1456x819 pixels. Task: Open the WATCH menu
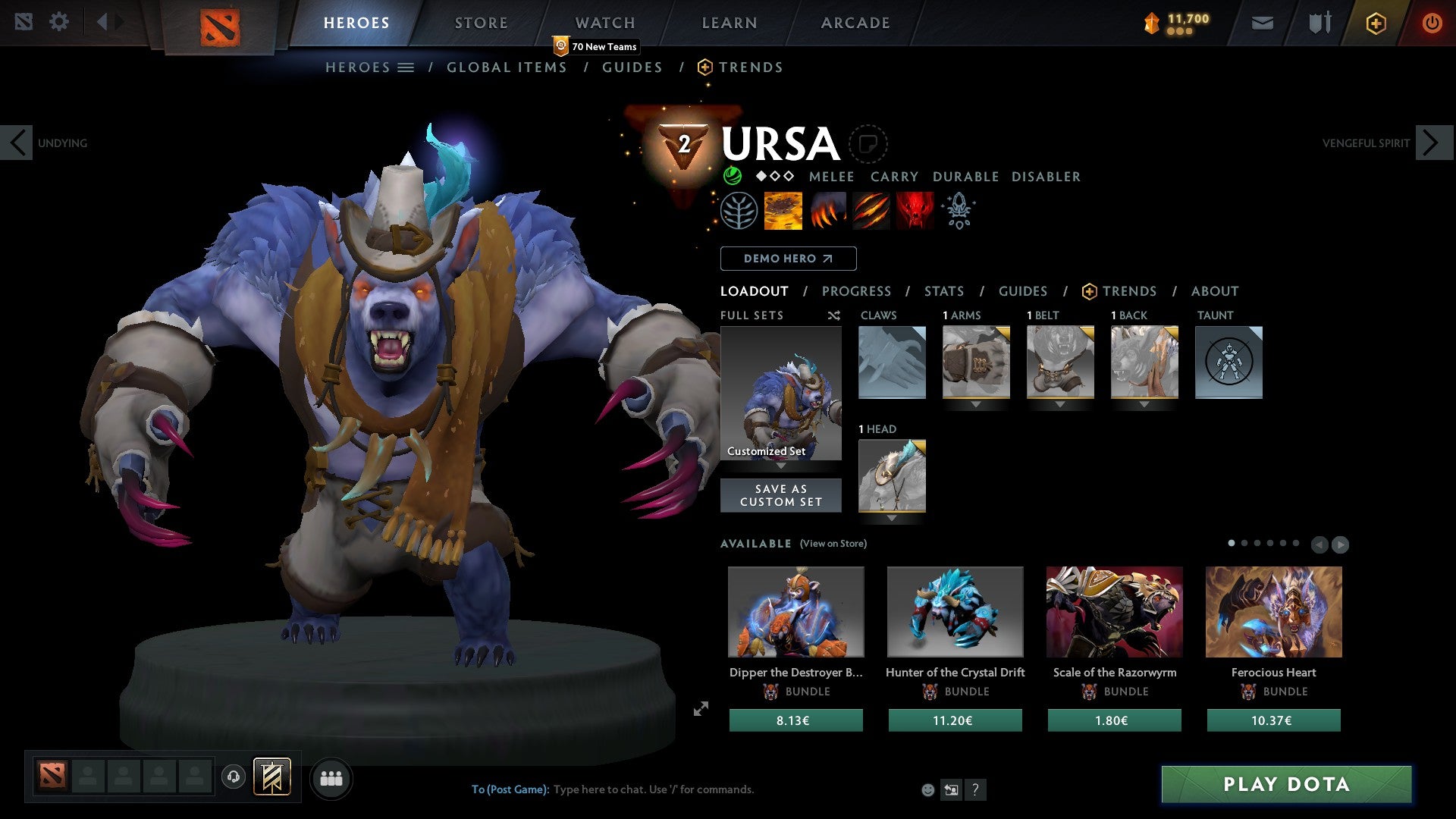coord(604,23)
